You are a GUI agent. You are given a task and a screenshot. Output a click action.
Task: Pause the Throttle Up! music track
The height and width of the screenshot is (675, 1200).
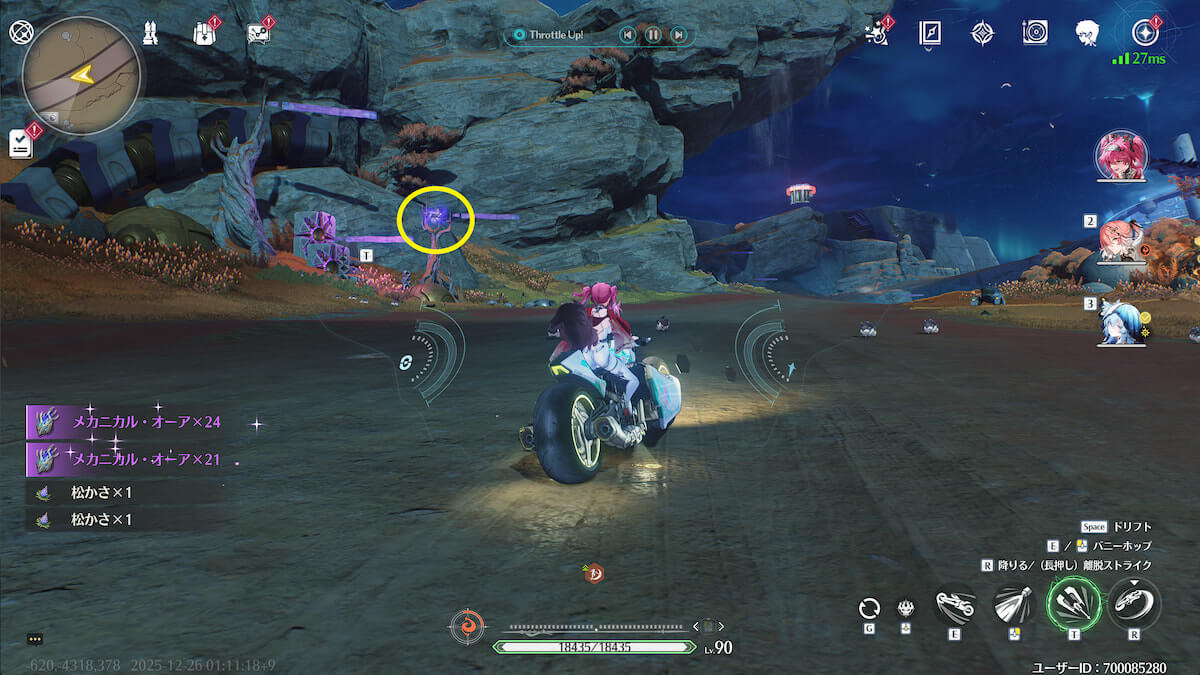pos(653,35)
